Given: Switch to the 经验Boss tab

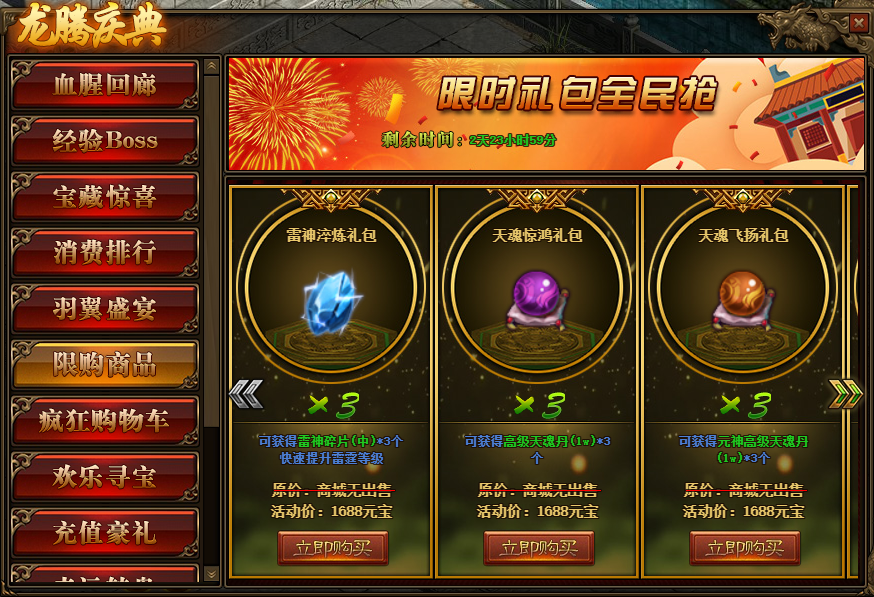Looking at the screenshot, I should pyautogui.click(x=105, y=140).
